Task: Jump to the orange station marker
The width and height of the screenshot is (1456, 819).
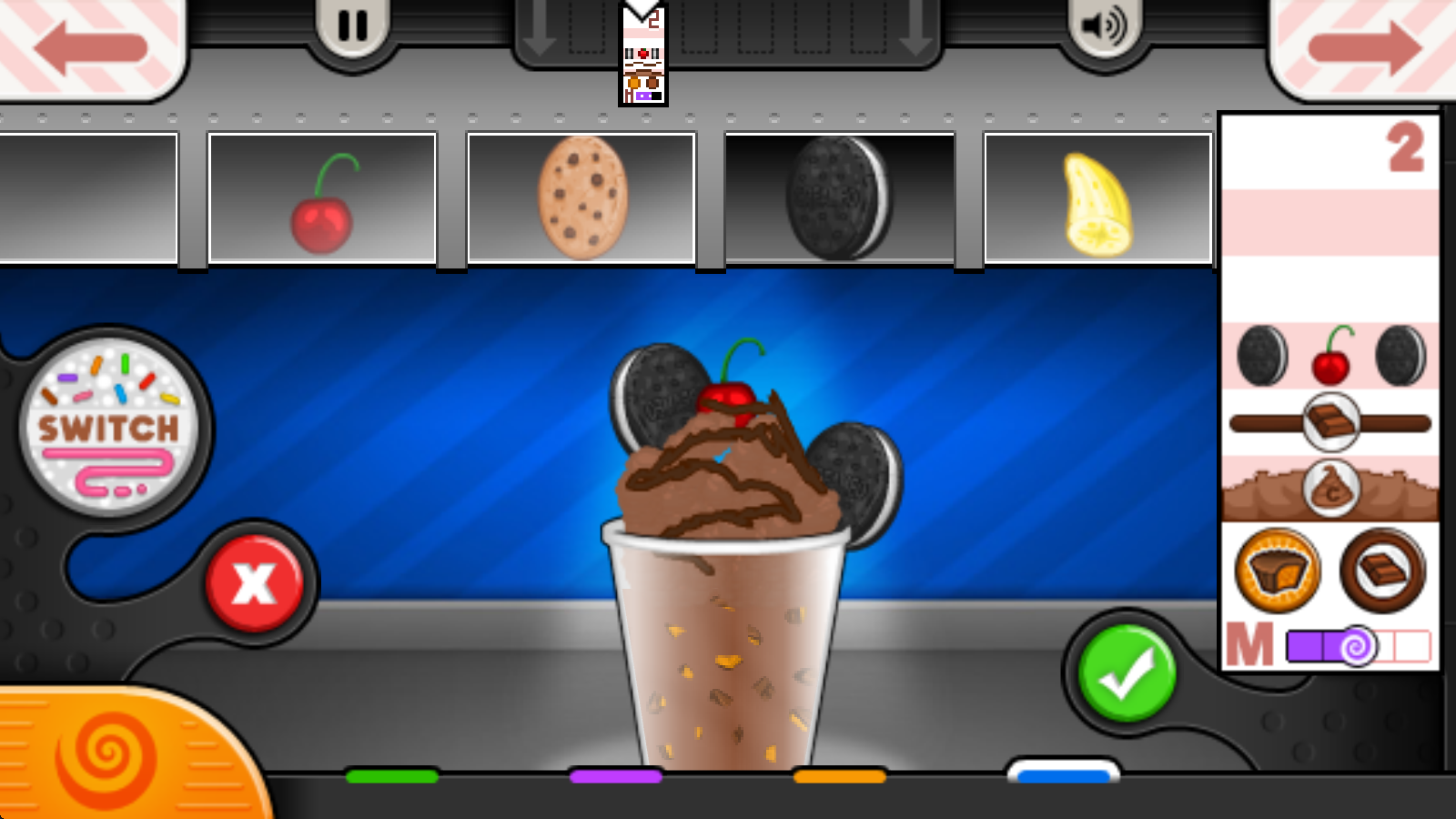Action: [839, 776]
